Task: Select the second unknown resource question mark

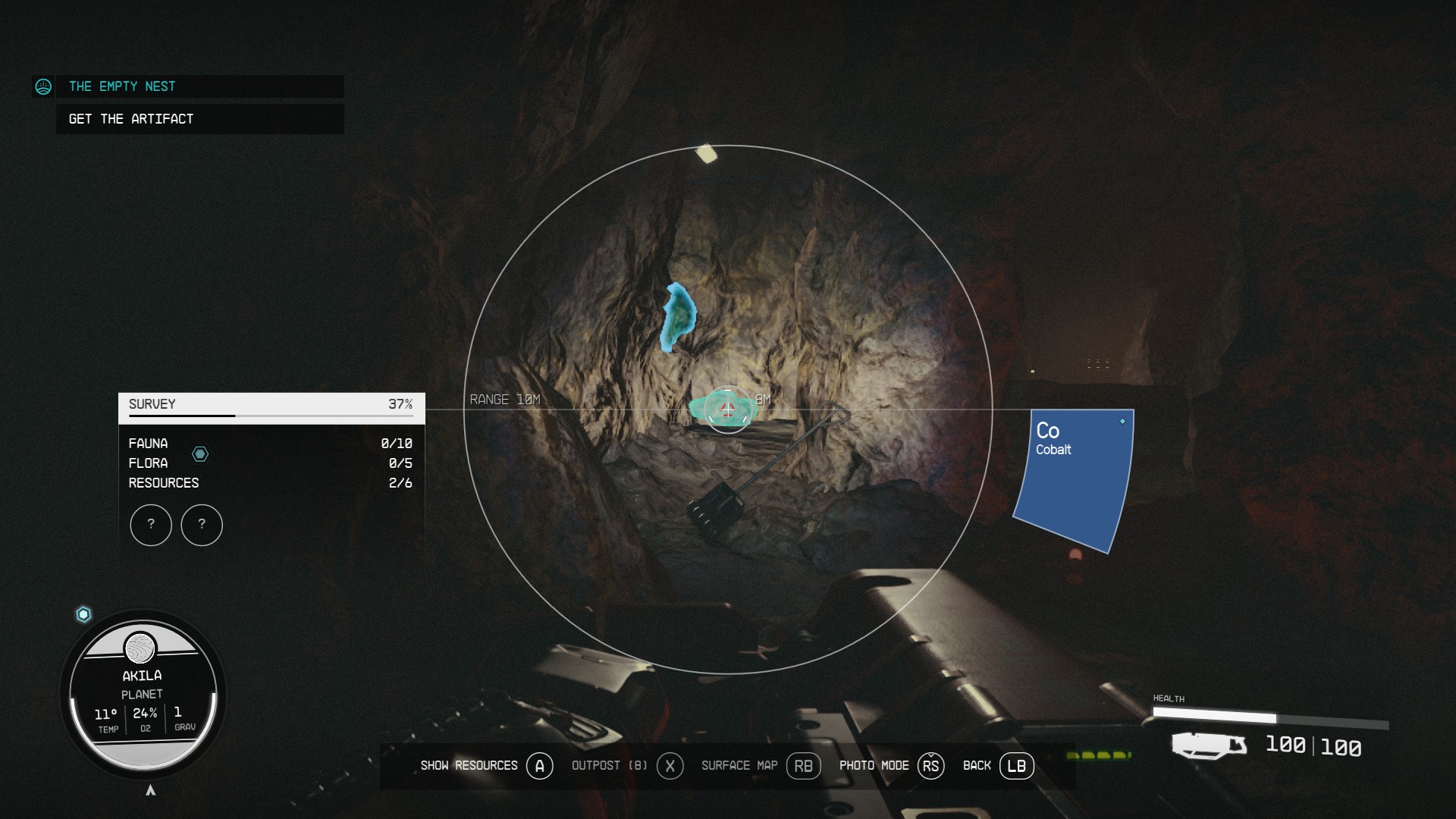Action: [x=201, y=525]
